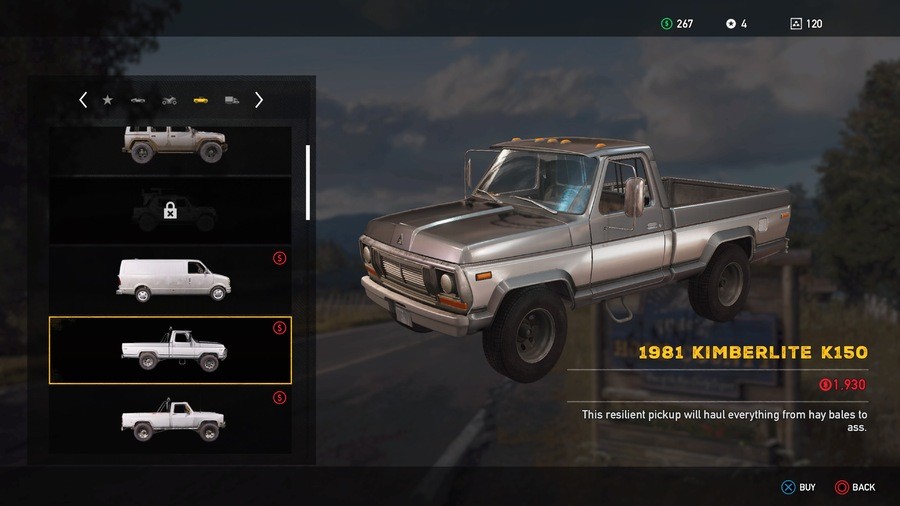Click the vehicle list scrollbar
The image size is (900, 506).
[x=308, y=181]
